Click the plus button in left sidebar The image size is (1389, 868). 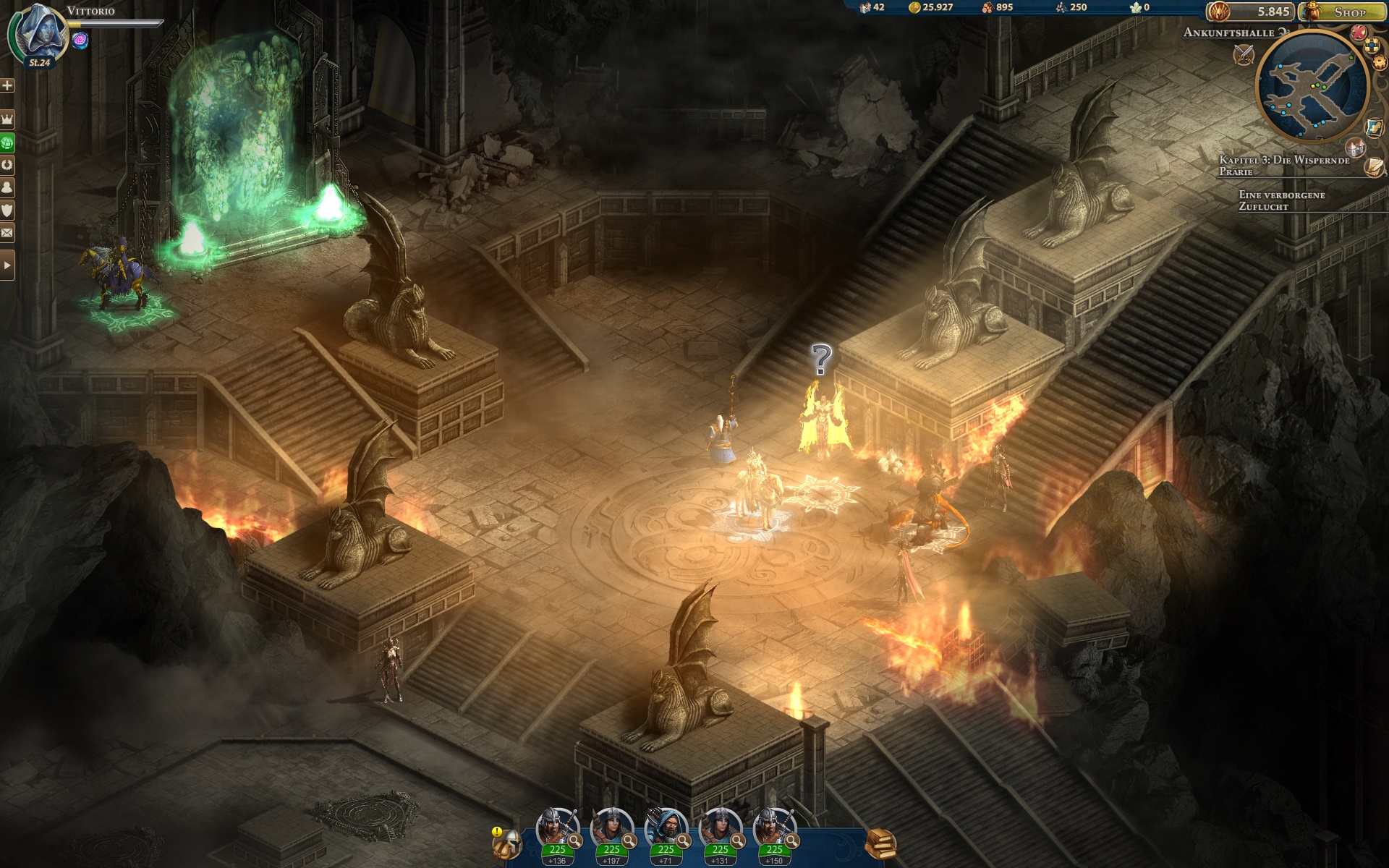click(x=7, y=85)
